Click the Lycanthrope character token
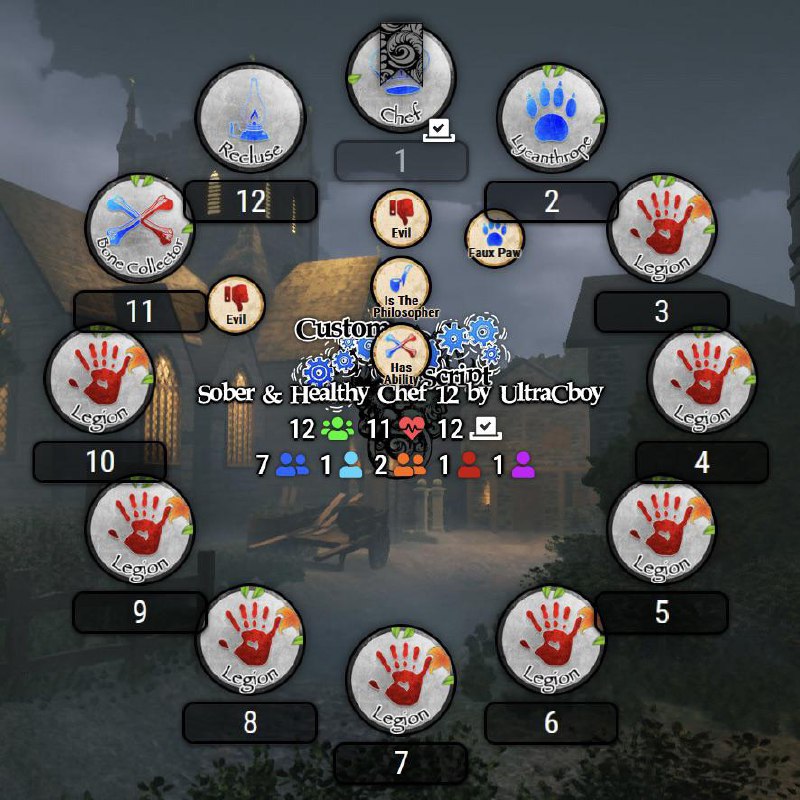 [551, 120]
